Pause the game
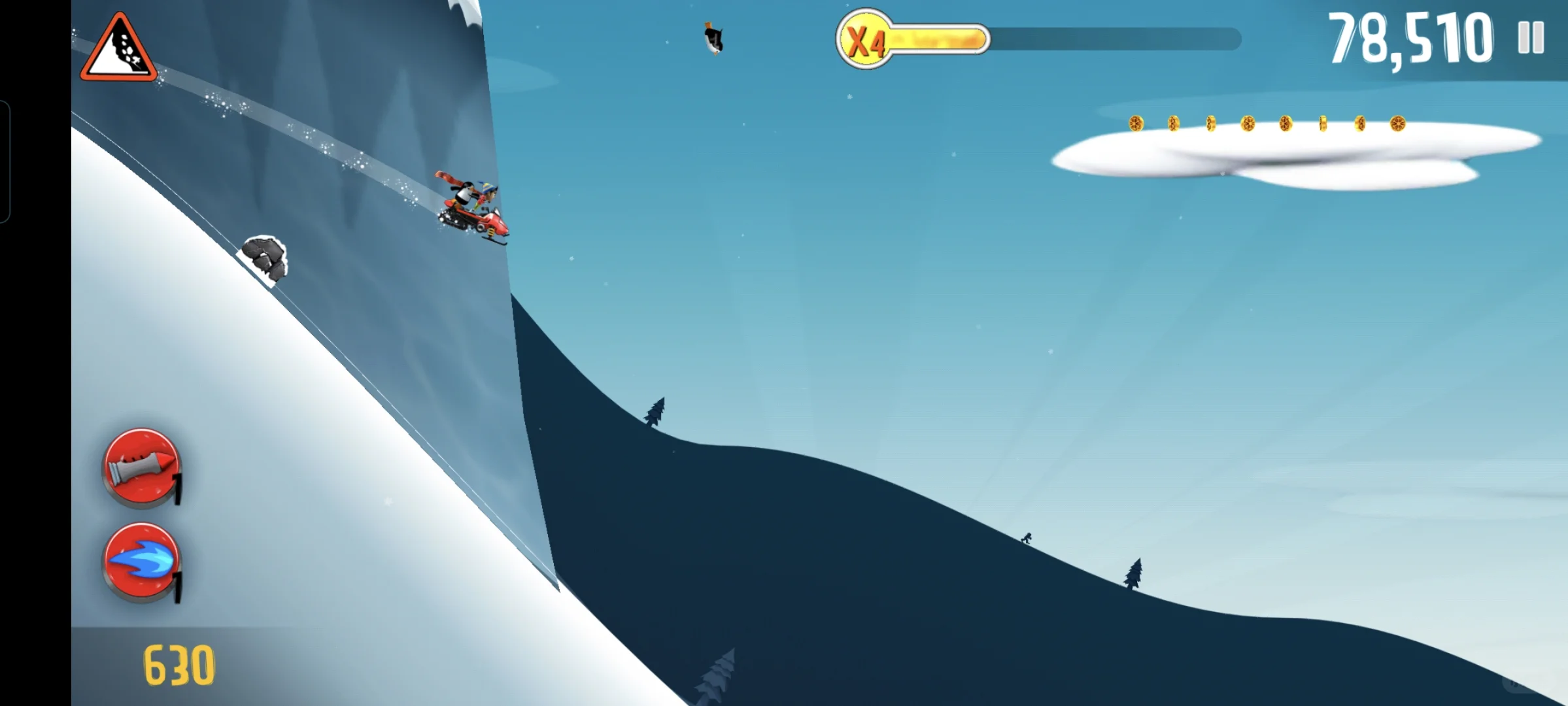Image resolution: width=1568 pixels, height=706 pixels. point(1531,38)
